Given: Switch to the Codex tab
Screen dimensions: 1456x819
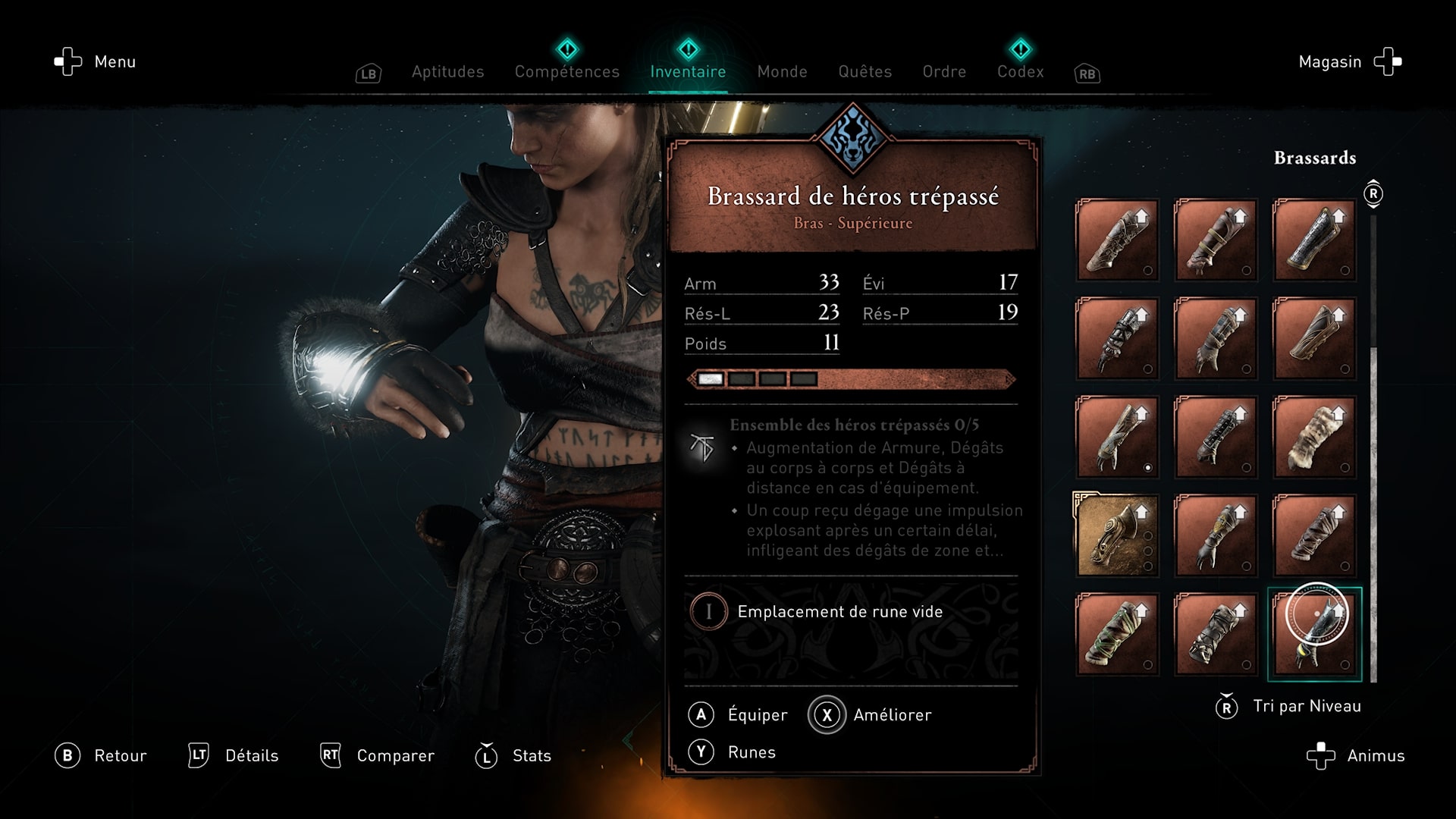Looking at the screenshot, I should tap(1020, 72).
